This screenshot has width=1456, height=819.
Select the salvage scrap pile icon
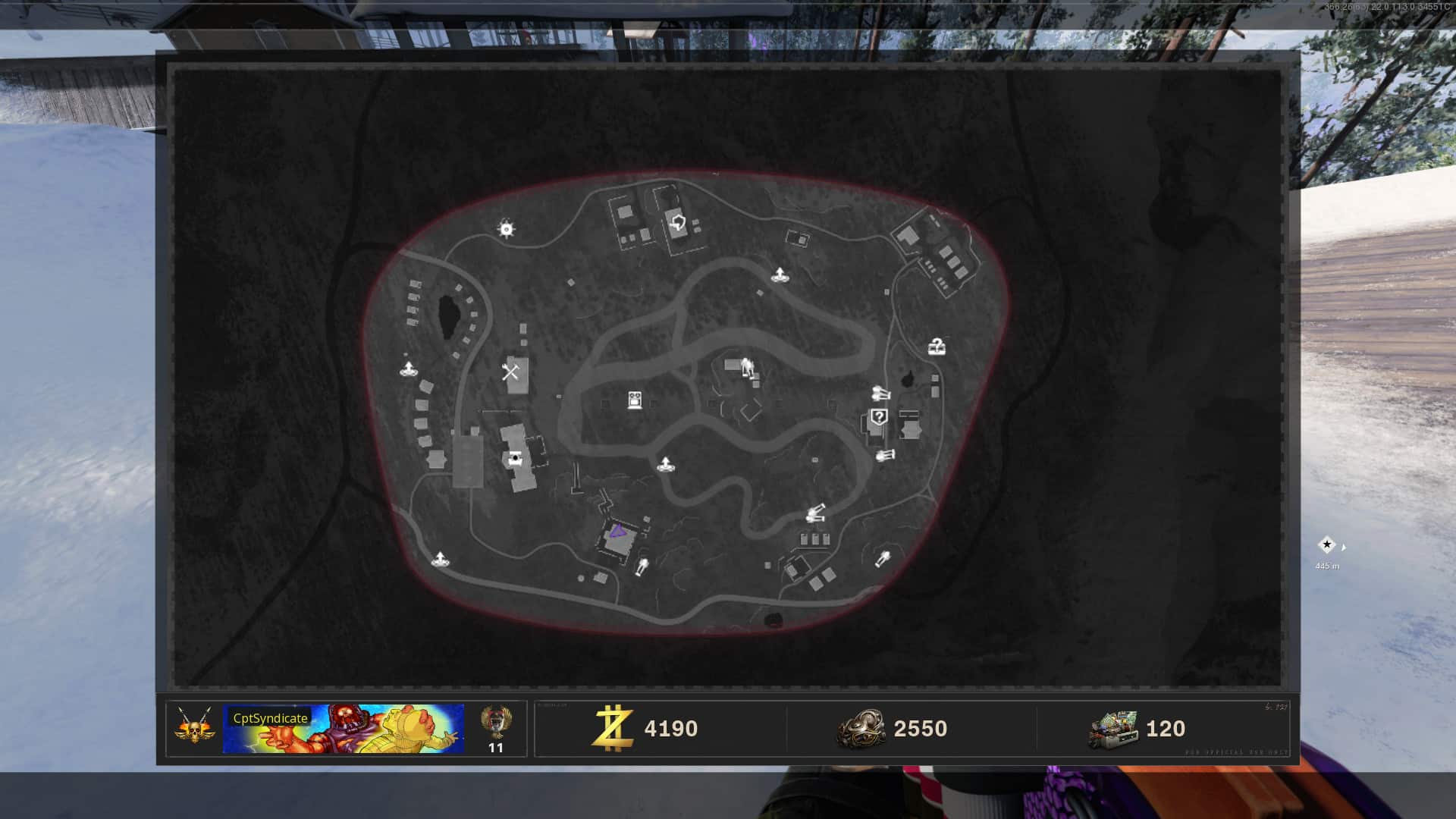click(861, 729)
